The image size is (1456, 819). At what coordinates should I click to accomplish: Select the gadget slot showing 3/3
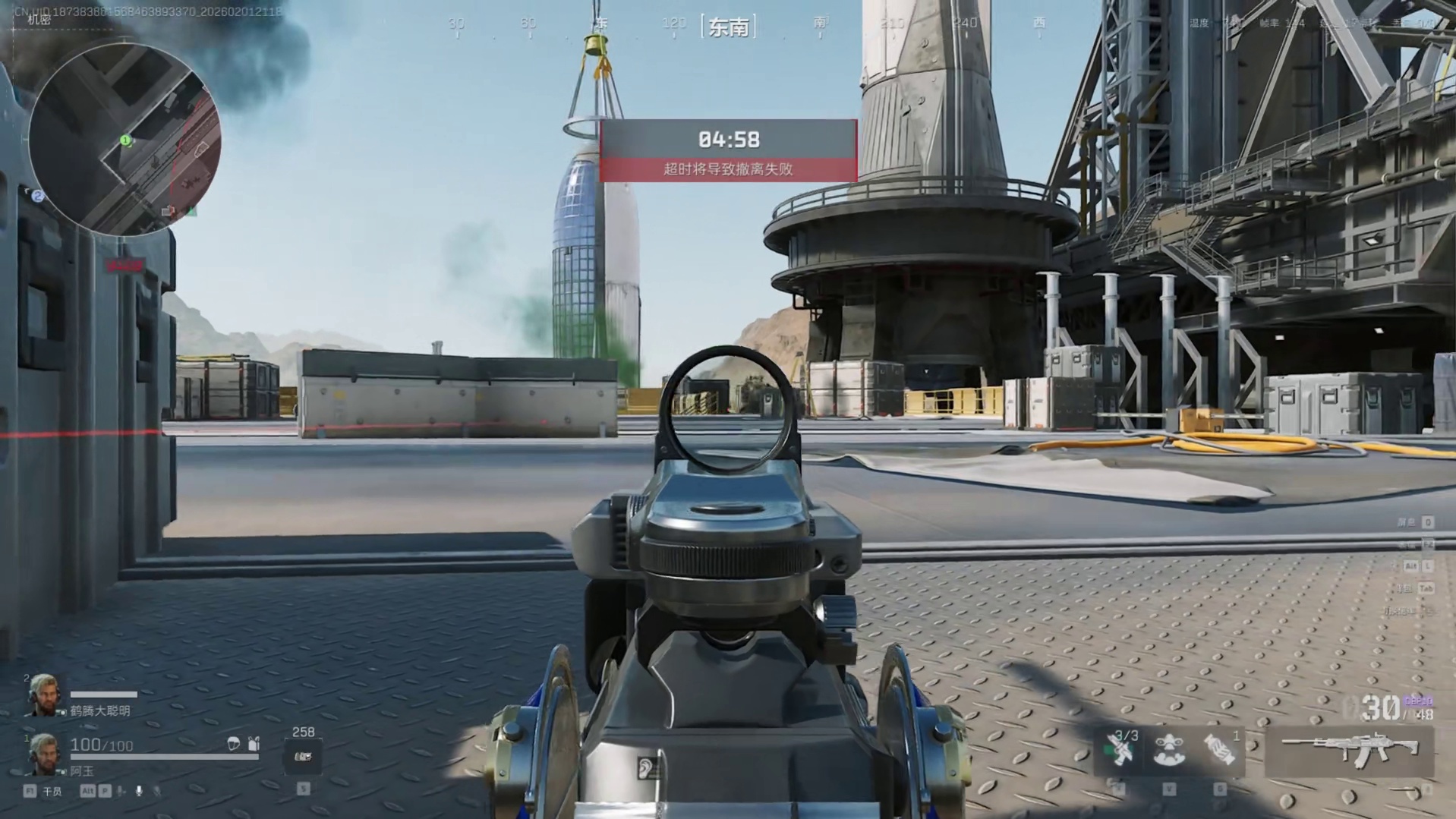coord(1119,749)
